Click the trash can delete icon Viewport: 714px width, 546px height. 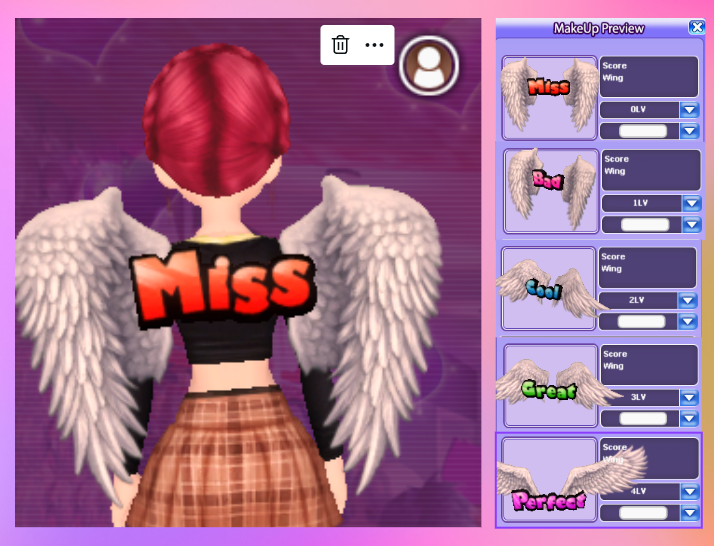point(340,45)
